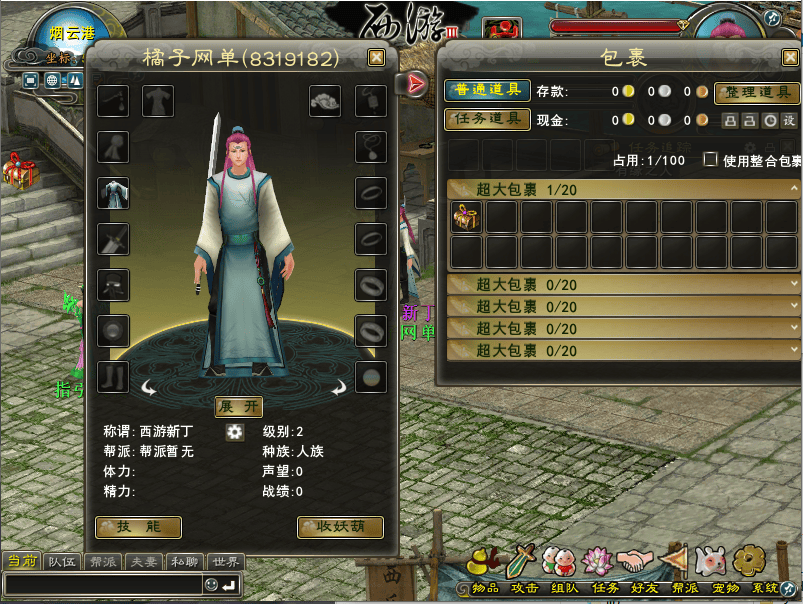The image size is (803, 604).
Task: Toggle the 使用整合包裹 checkbox
Action: pos(710,160)
